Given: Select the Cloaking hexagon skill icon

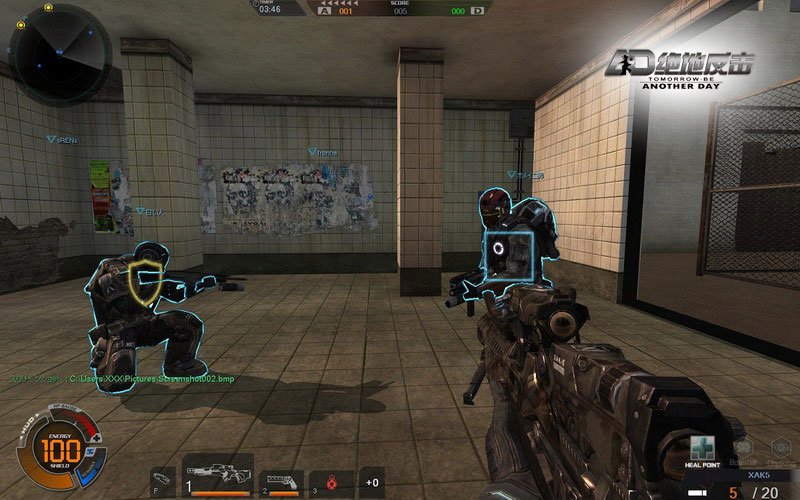Looking at the screenshot, I should pos(779,449).
